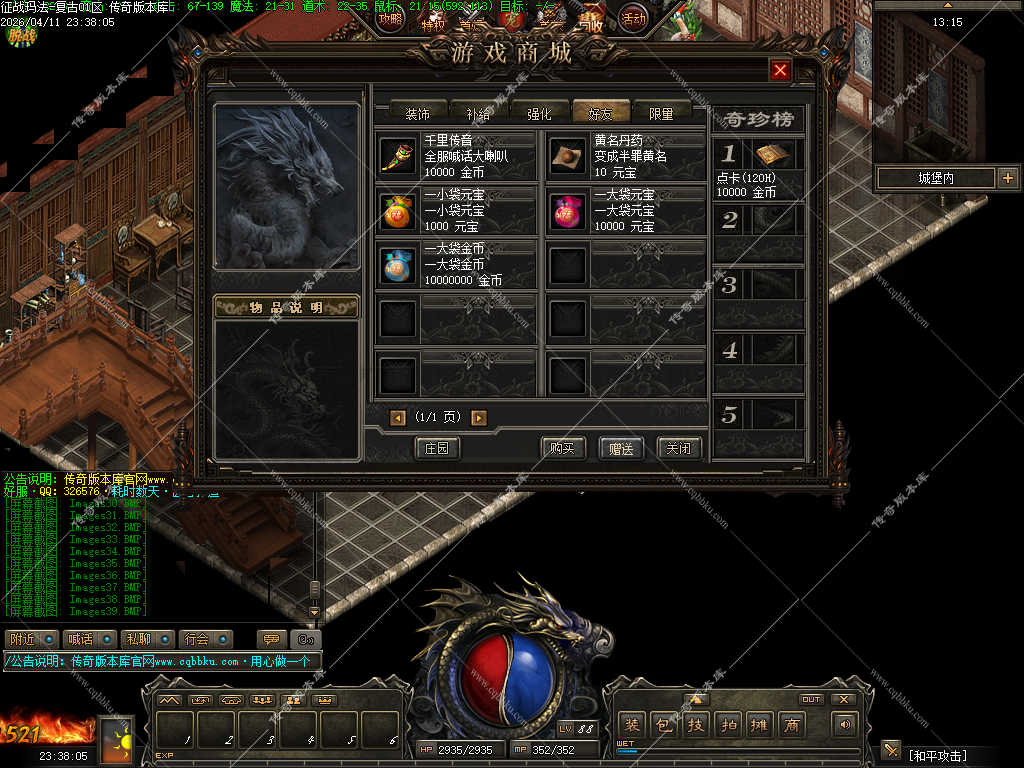Select the 一小袋元宝 orange bag

tap(398, 211)
